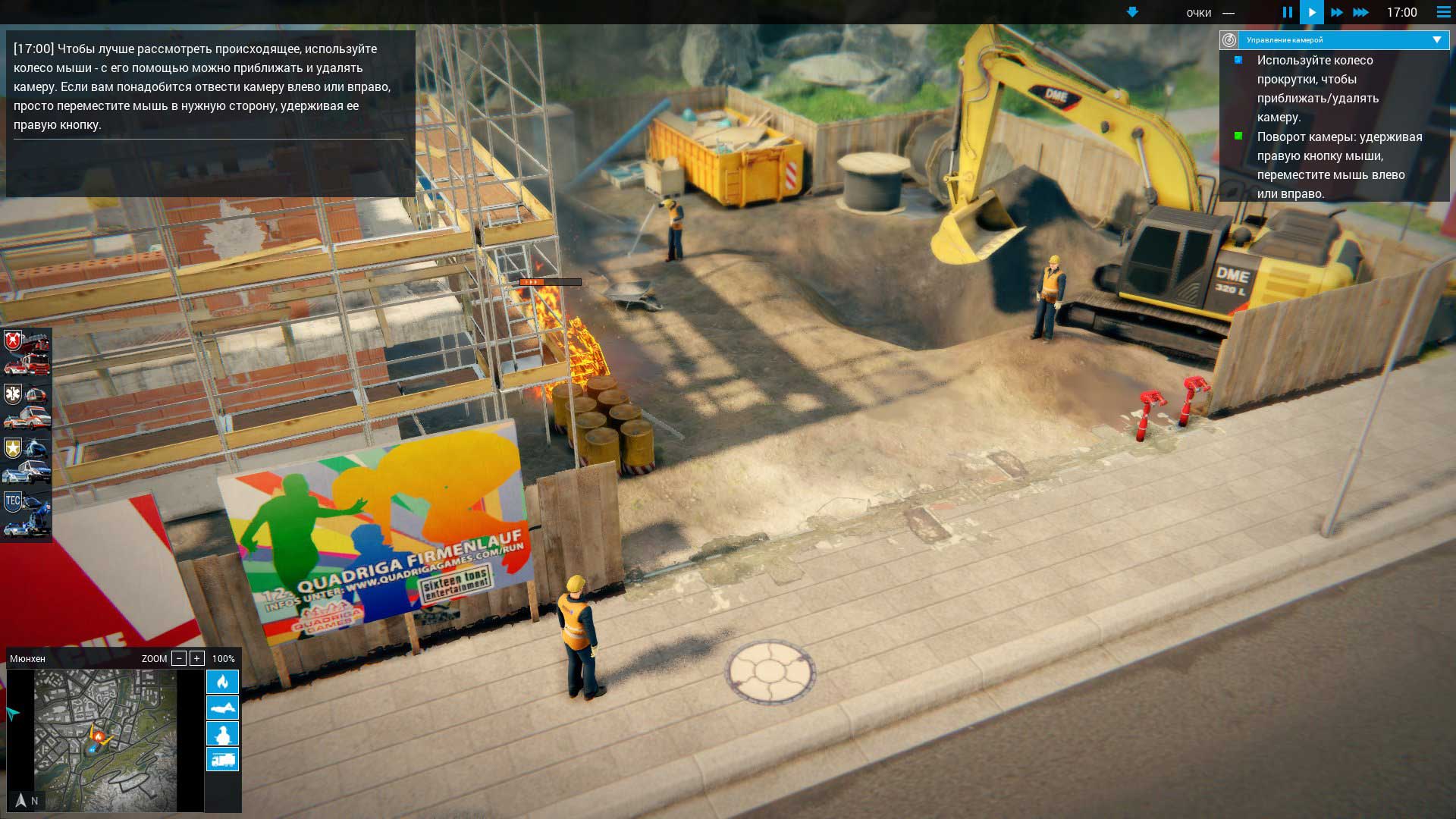
Task: Click the fire marker on the minimap
Action: click(99, 735)
